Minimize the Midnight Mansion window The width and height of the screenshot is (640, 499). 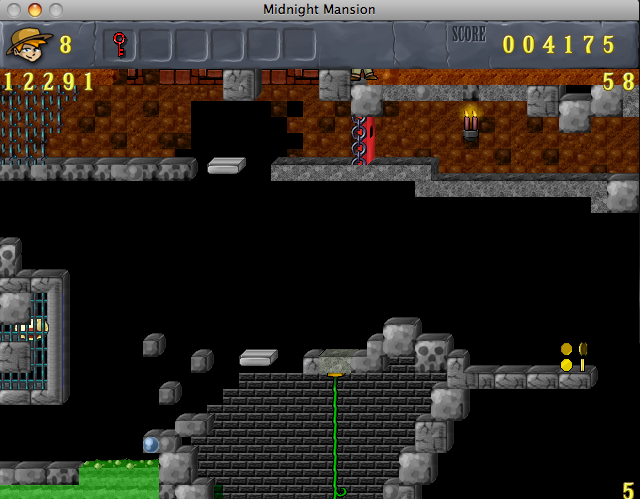(34, 9)
